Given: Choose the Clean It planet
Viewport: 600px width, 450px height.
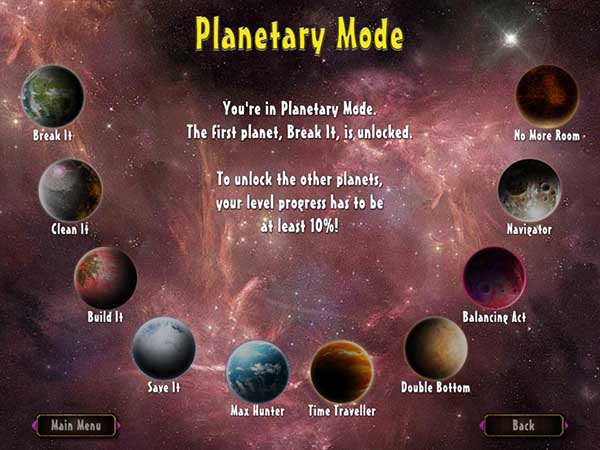Looking at the screenshot, I should (70, 190).
